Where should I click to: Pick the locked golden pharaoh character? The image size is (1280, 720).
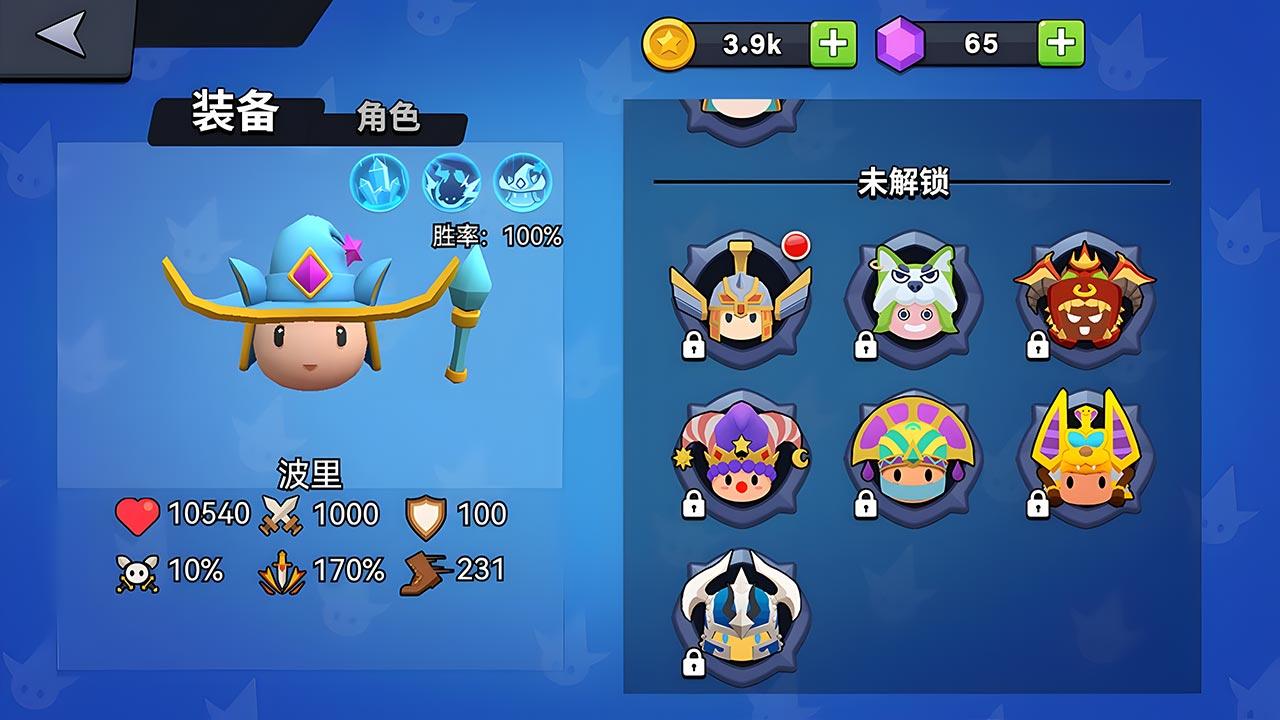1085,456
